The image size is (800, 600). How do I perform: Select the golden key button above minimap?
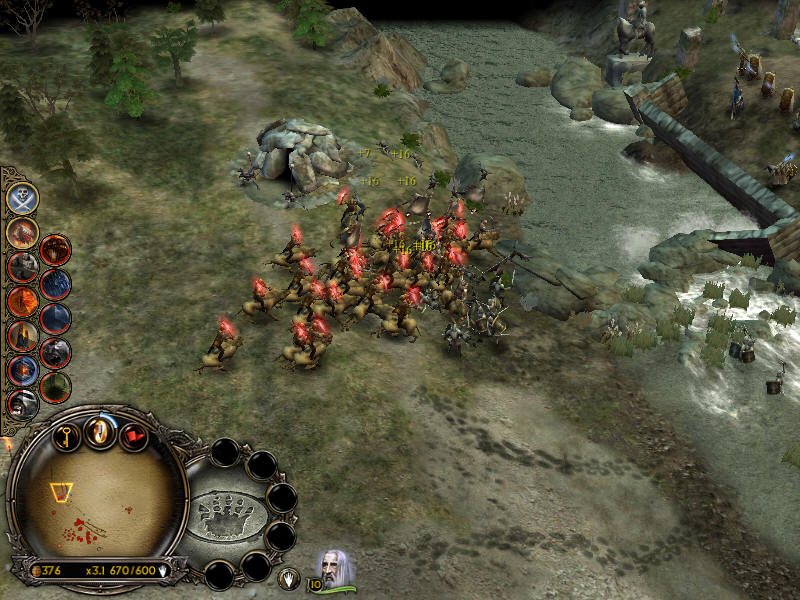(x=66, y=436)
